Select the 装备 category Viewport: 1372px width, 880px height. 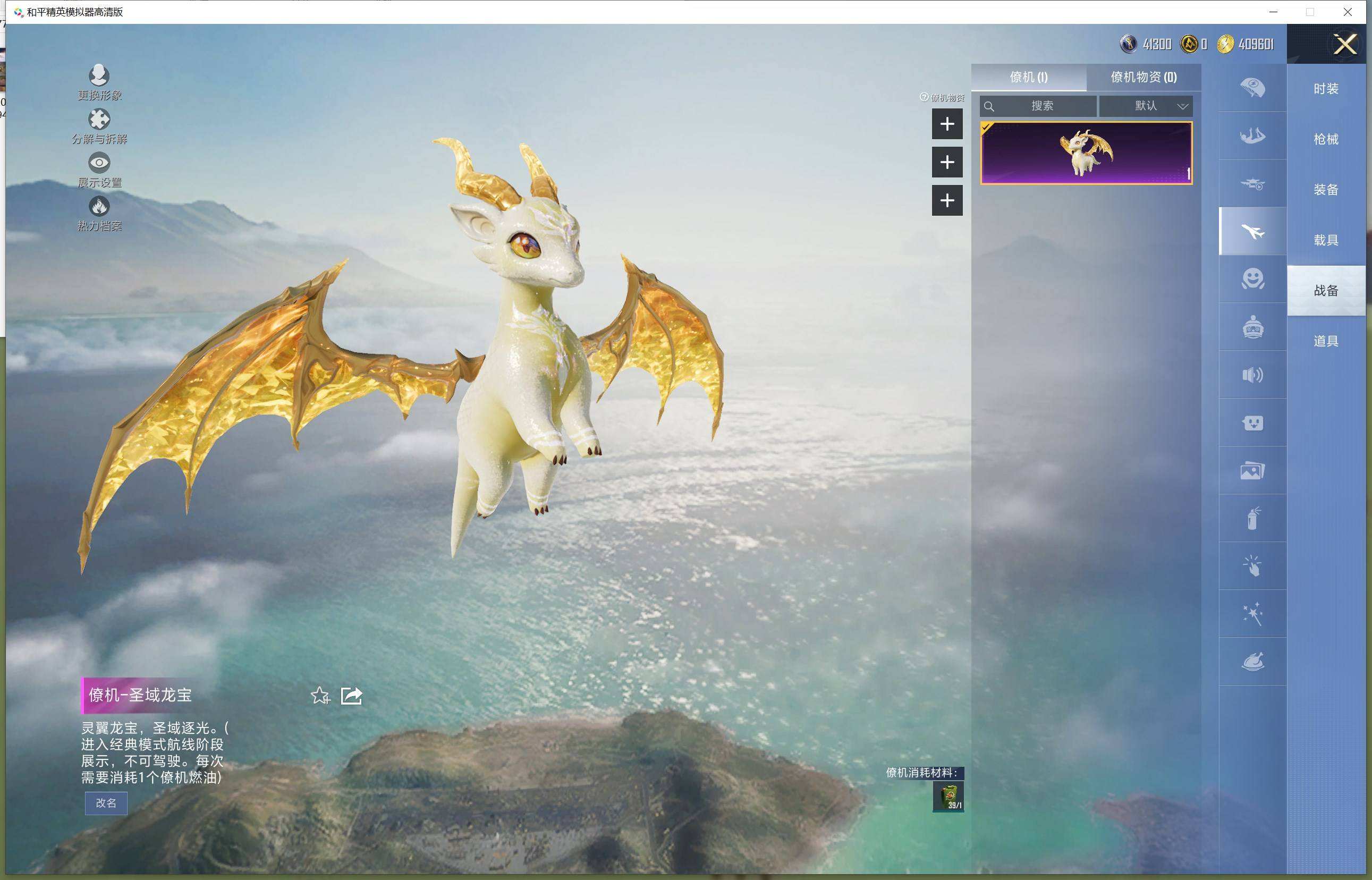point(1326,190)
